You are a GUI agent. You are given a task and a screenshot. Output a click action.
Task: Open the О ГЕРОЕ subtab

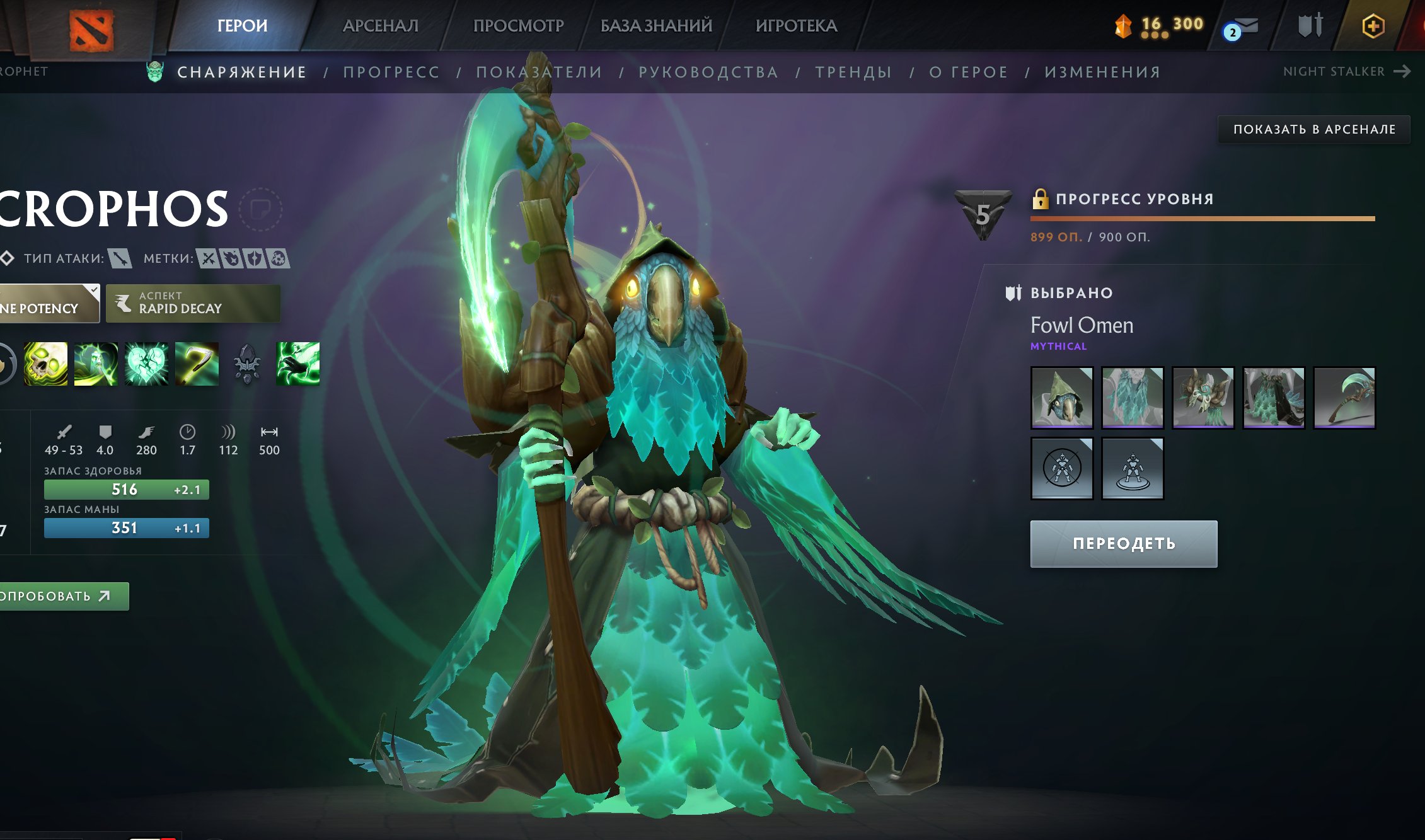[968, 72]
